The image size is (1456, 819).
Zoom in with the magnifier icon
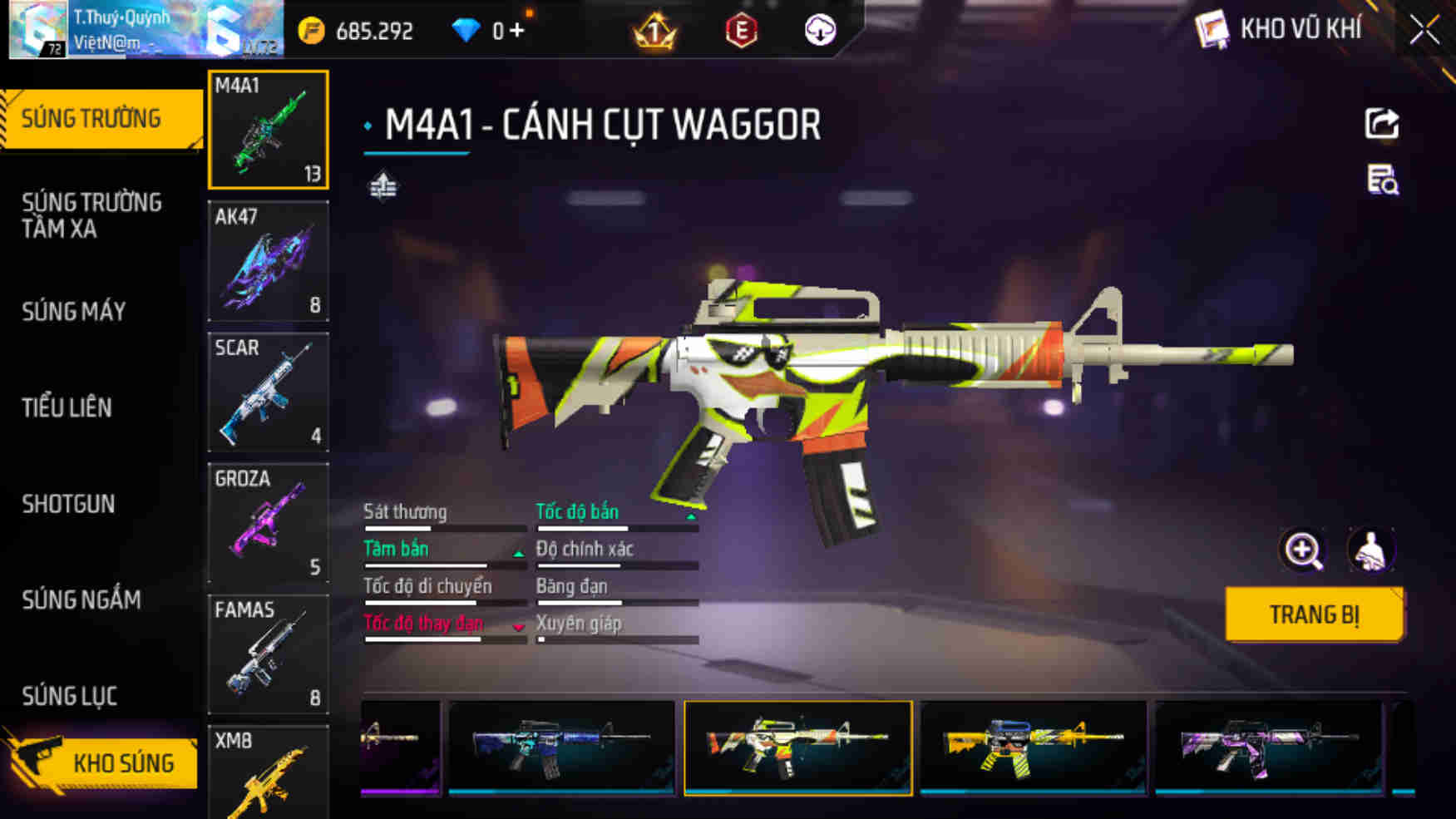click(1302, 550)
